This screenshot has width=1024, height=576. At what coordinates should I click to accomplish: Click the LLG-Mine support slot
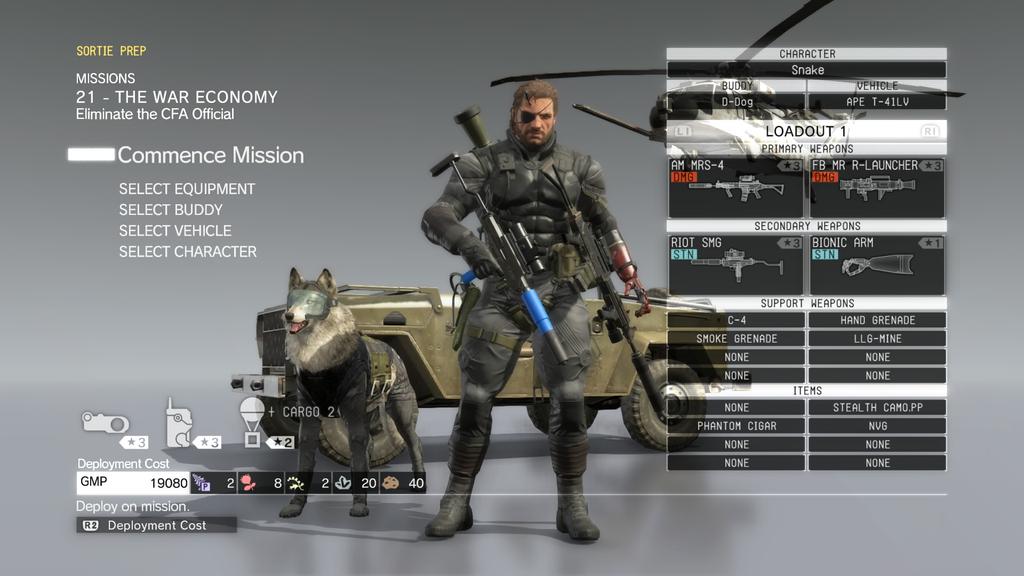(x=877, y=339)
